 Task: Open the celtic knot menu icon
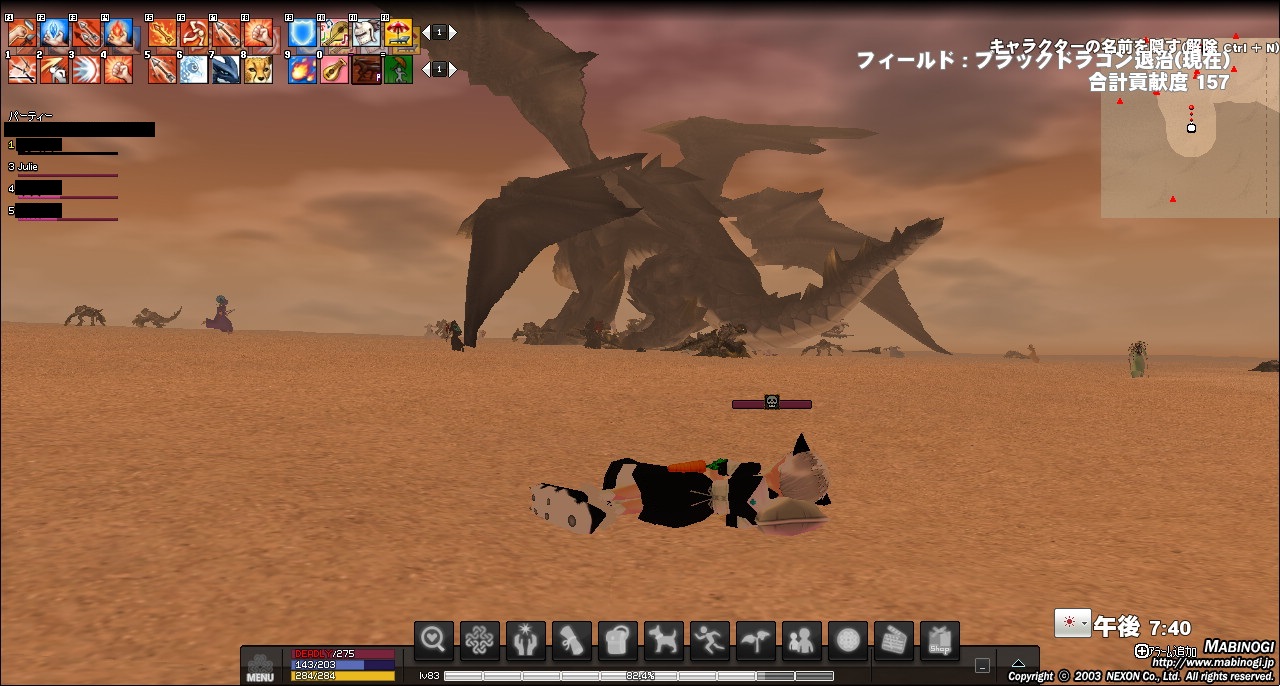[480, 640]
